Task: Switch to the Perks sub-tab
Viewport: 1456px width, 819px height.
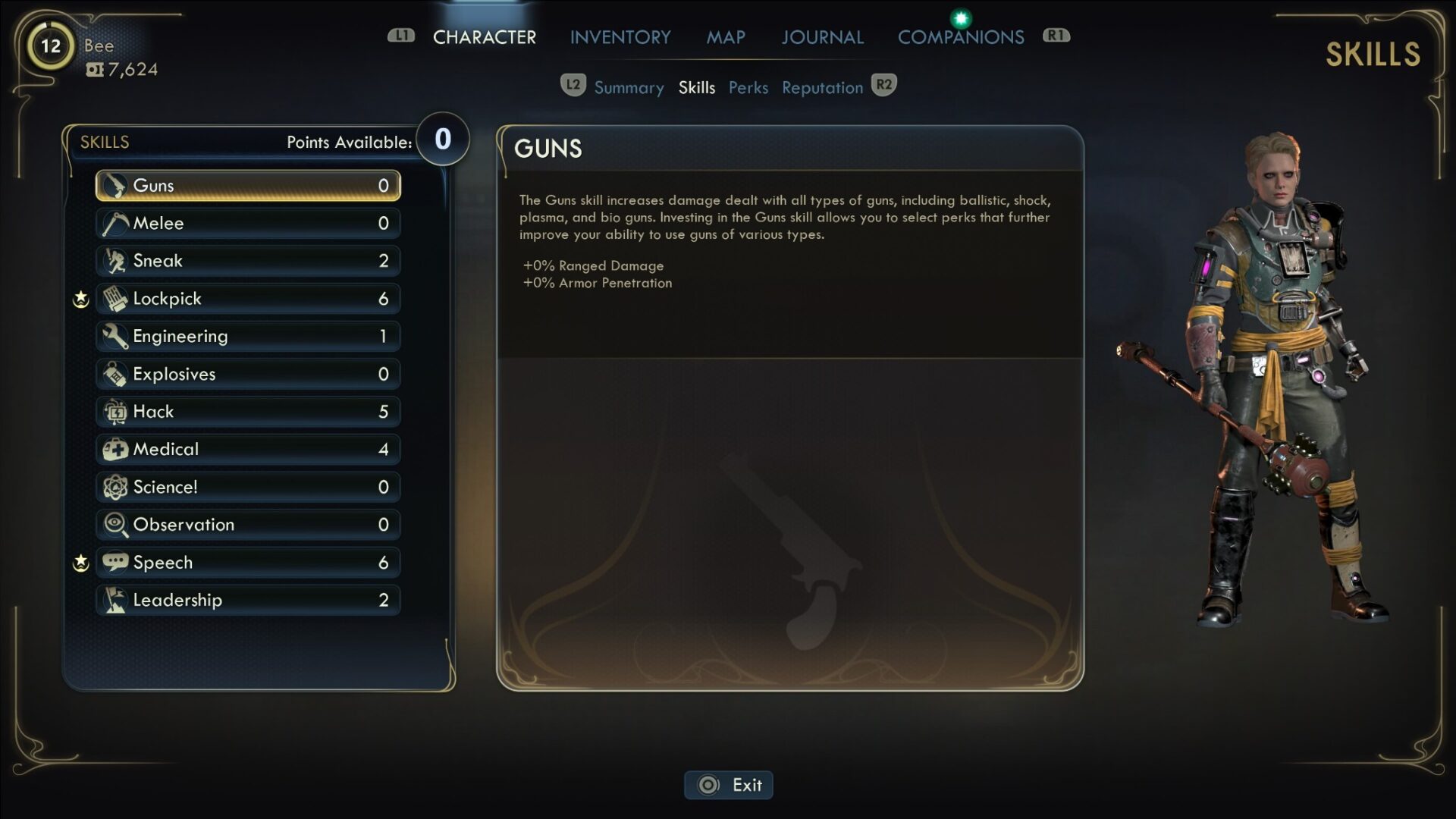Action: pos(748,88)
